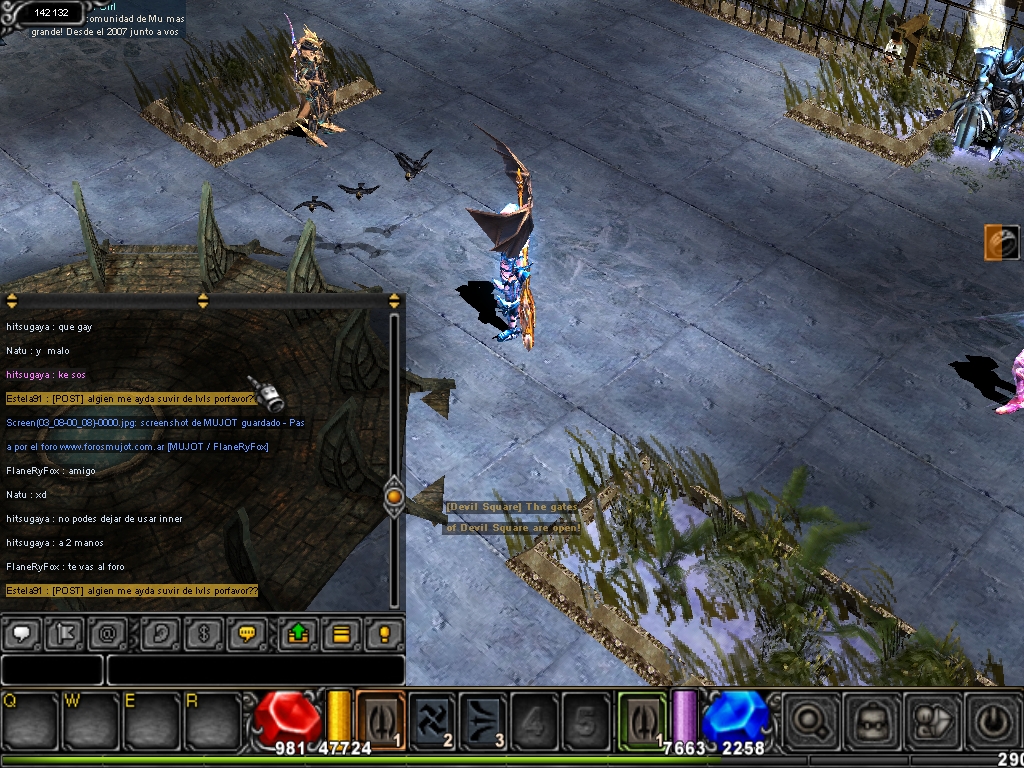Image resolution: width=1024 pixels, height=768 pixels.
Task: Use the swirl skill in slot 2
Action: pyautogui.click(x=433, y=717)
